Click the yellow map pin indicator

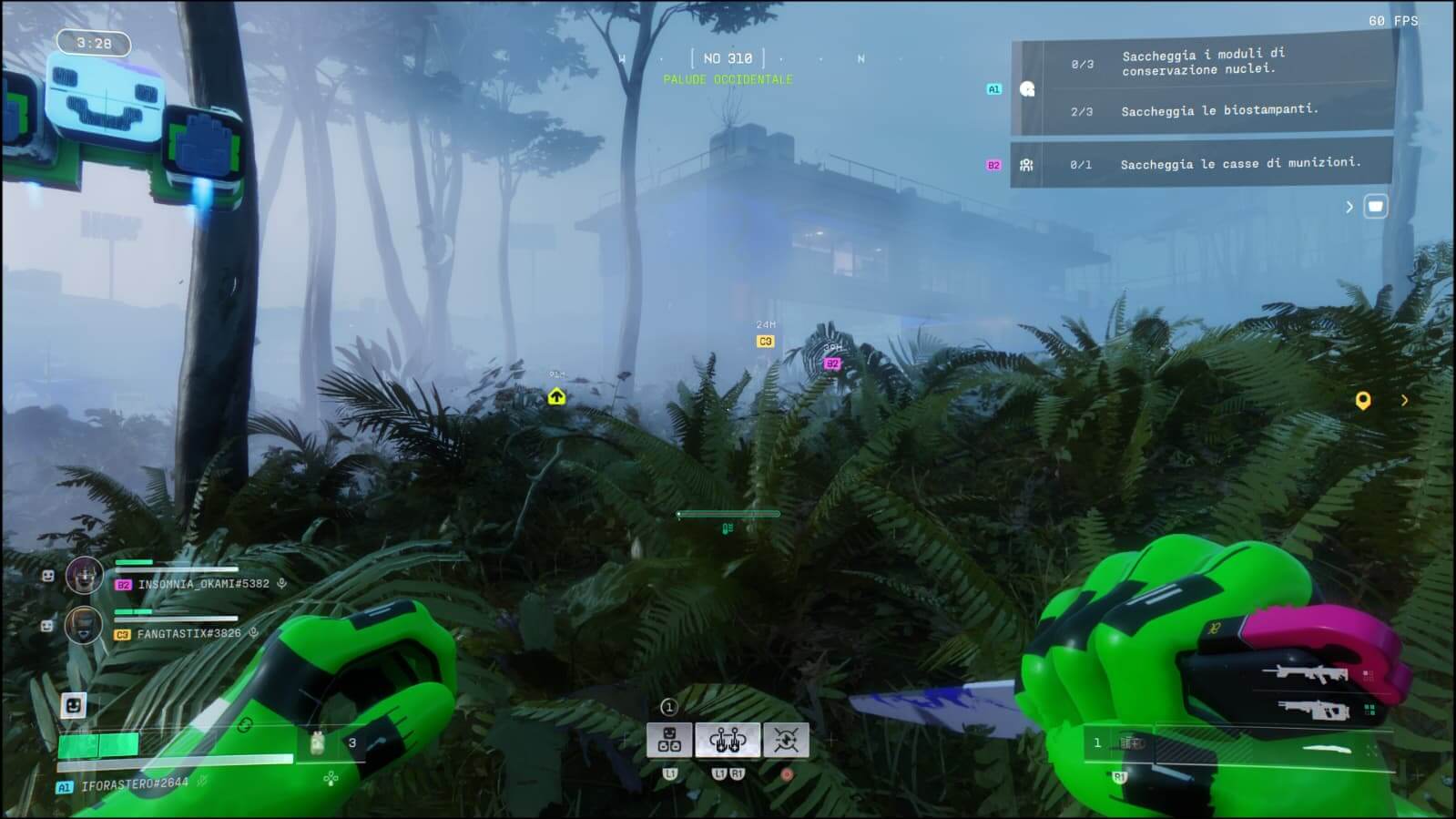tap(1362, 401)
